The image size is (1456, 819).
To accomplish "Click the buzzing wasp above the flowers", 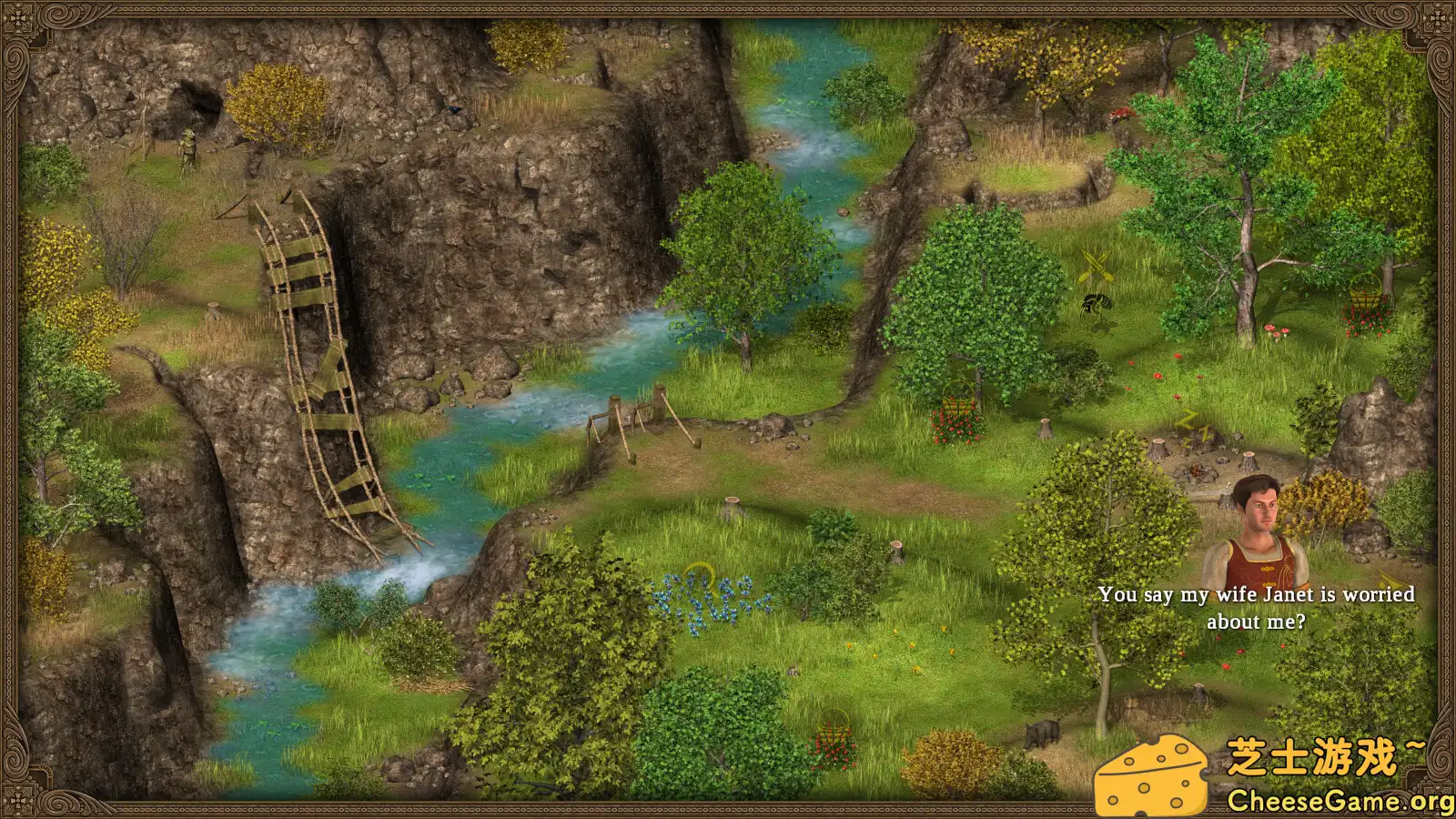I will pyautogui.click(x=1097, y=305).
